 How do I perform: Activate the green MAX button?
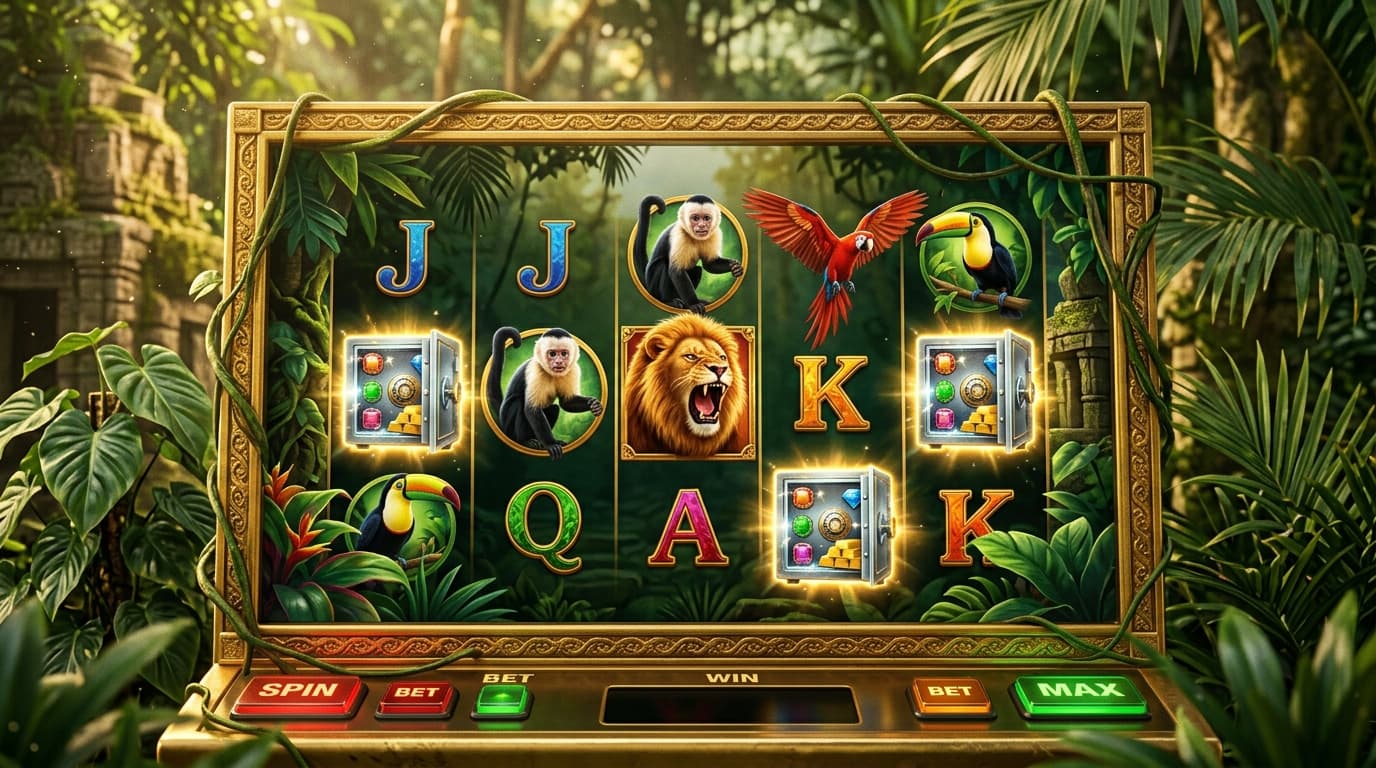click(x=1079, y=694)
